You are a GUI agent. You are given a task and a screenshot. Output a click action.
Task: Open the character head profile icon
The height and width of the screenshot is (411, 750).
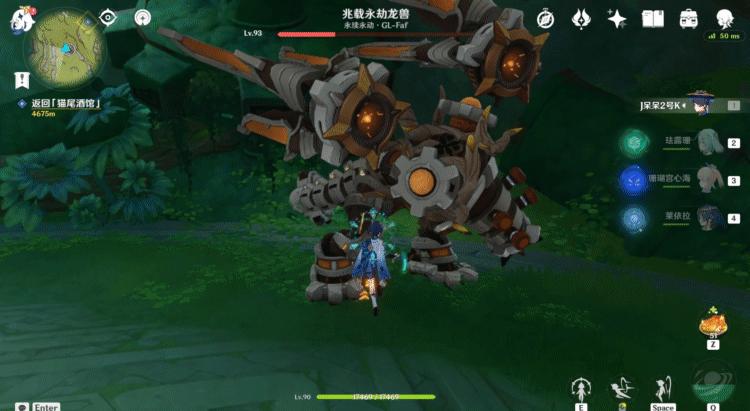pos(725,19)
